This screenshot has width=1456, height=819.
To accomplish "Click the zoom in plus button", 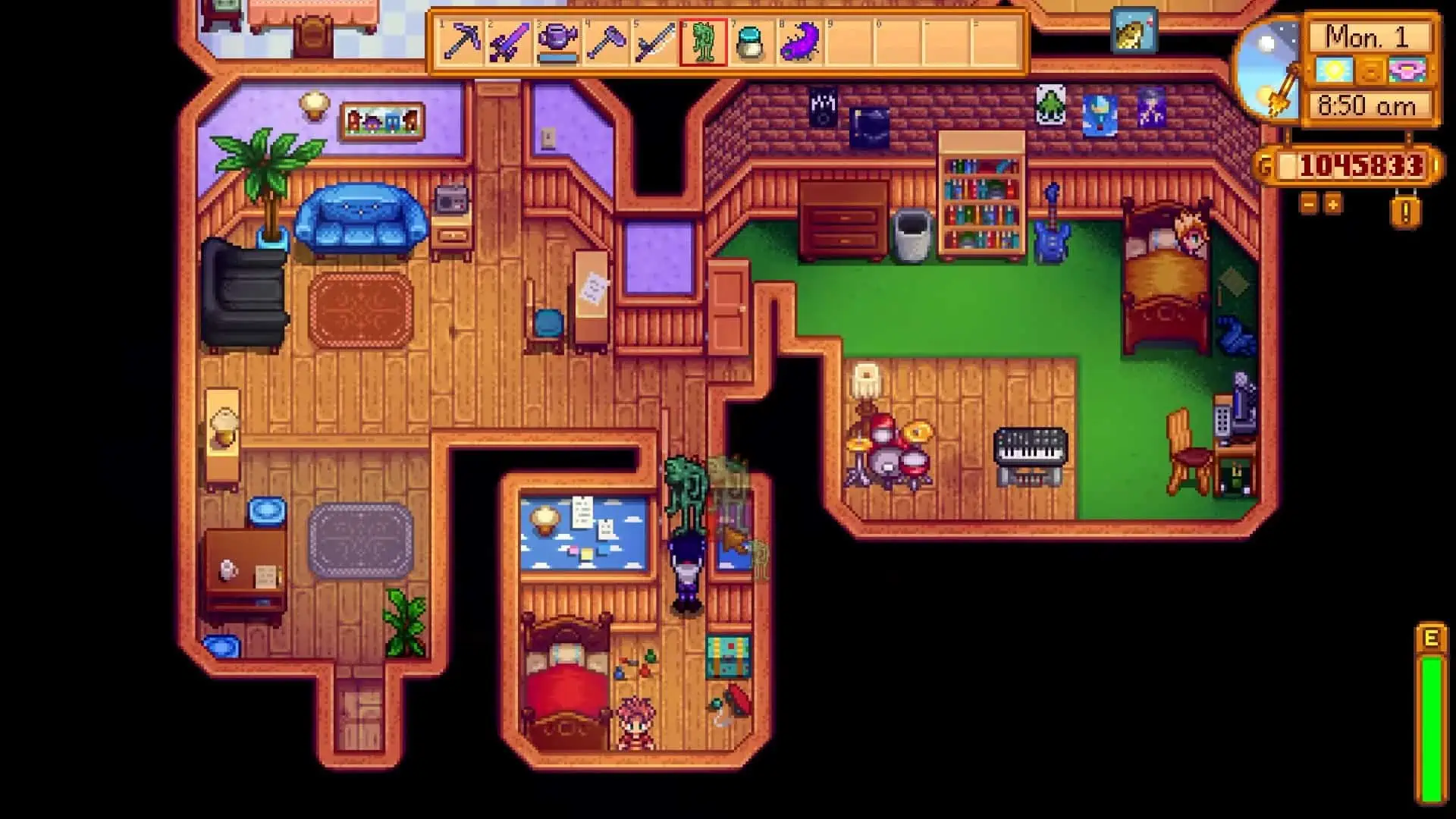I will (x=1332, y=203).
